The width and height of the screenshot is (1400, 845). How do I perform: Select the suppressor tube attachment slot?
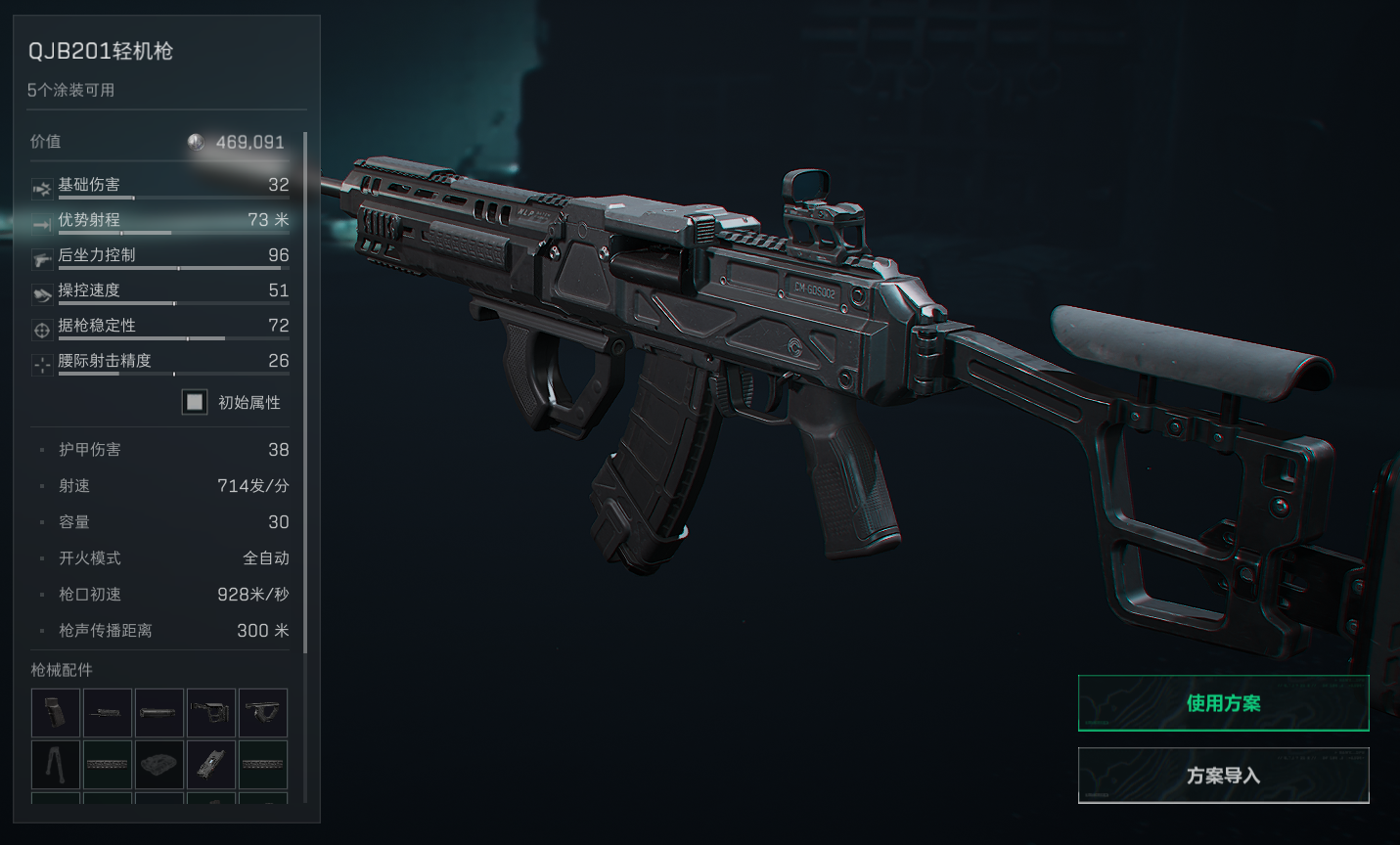click(159, 713)
